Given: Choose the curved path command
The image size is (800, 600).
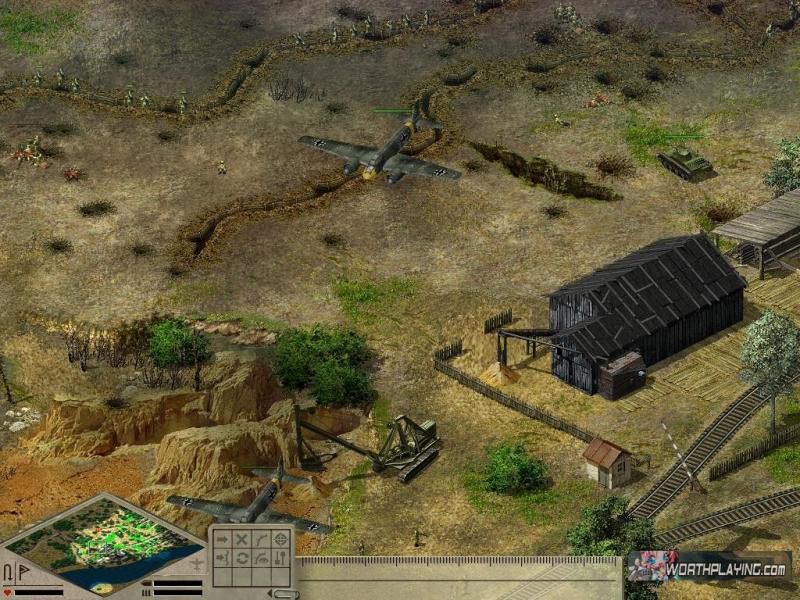Looking at the screenshot, I should [x=260, y=539].
